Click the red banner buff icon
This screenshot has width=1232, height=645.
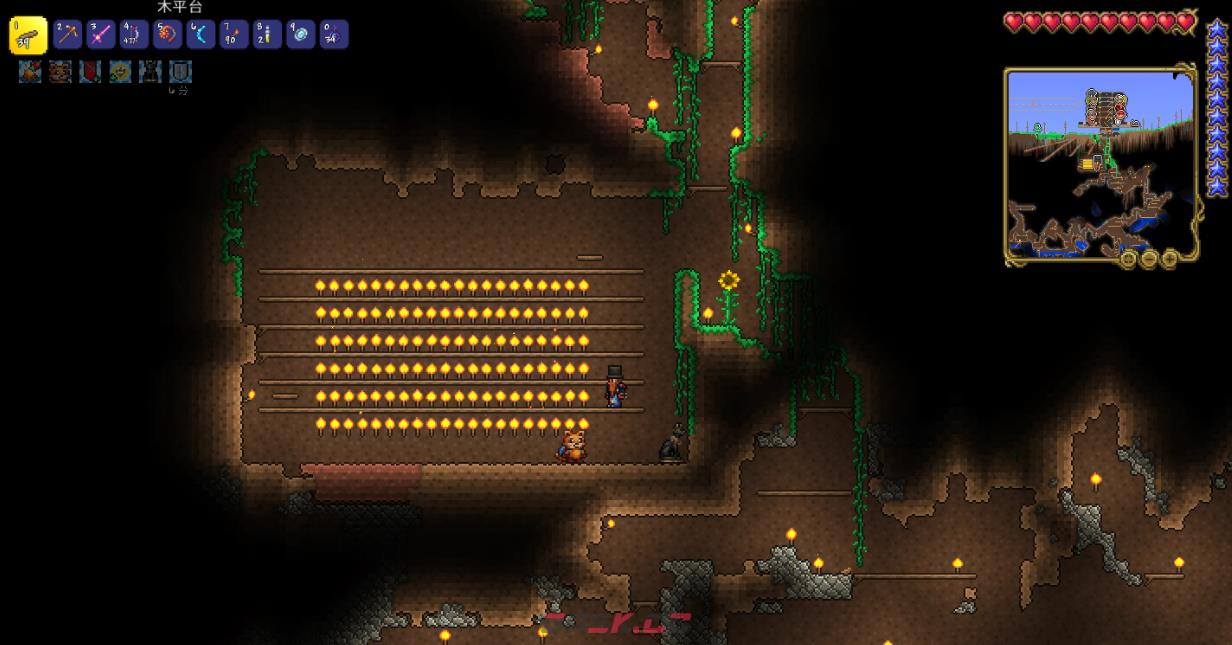click(x=90, y=72)
